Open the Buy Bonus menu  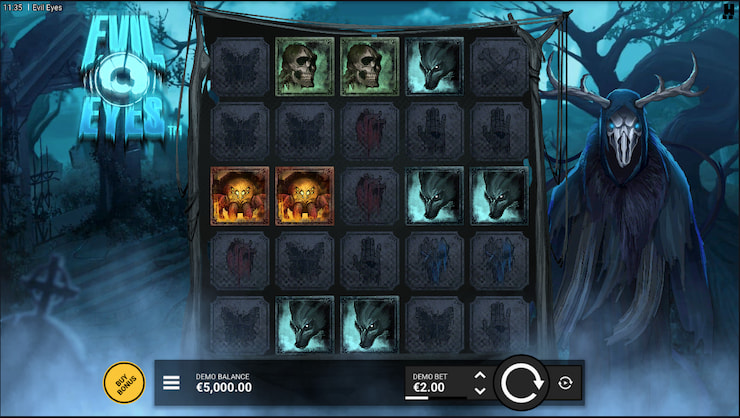point(125,382)
